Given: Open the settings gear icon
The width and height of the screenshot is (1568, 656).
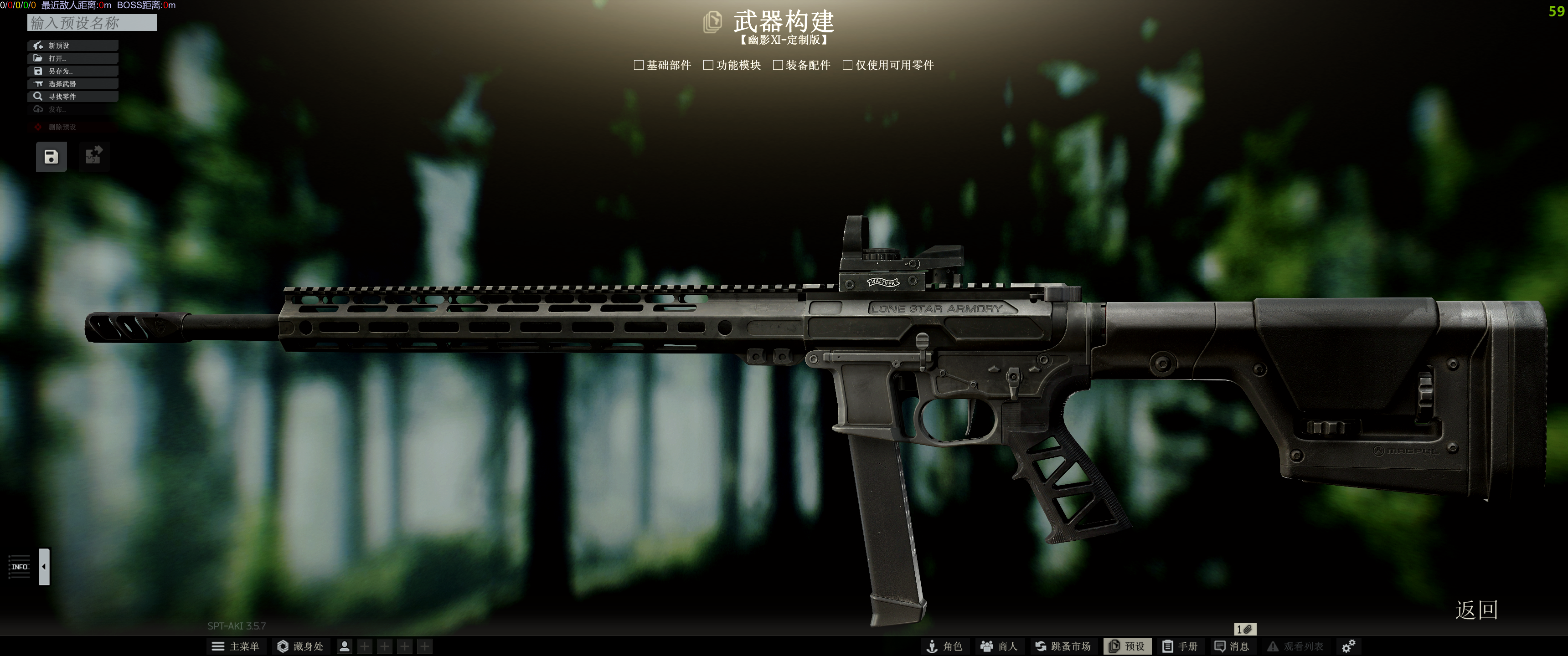Looking at the screenshot, I should click(x=1348, y=646).
